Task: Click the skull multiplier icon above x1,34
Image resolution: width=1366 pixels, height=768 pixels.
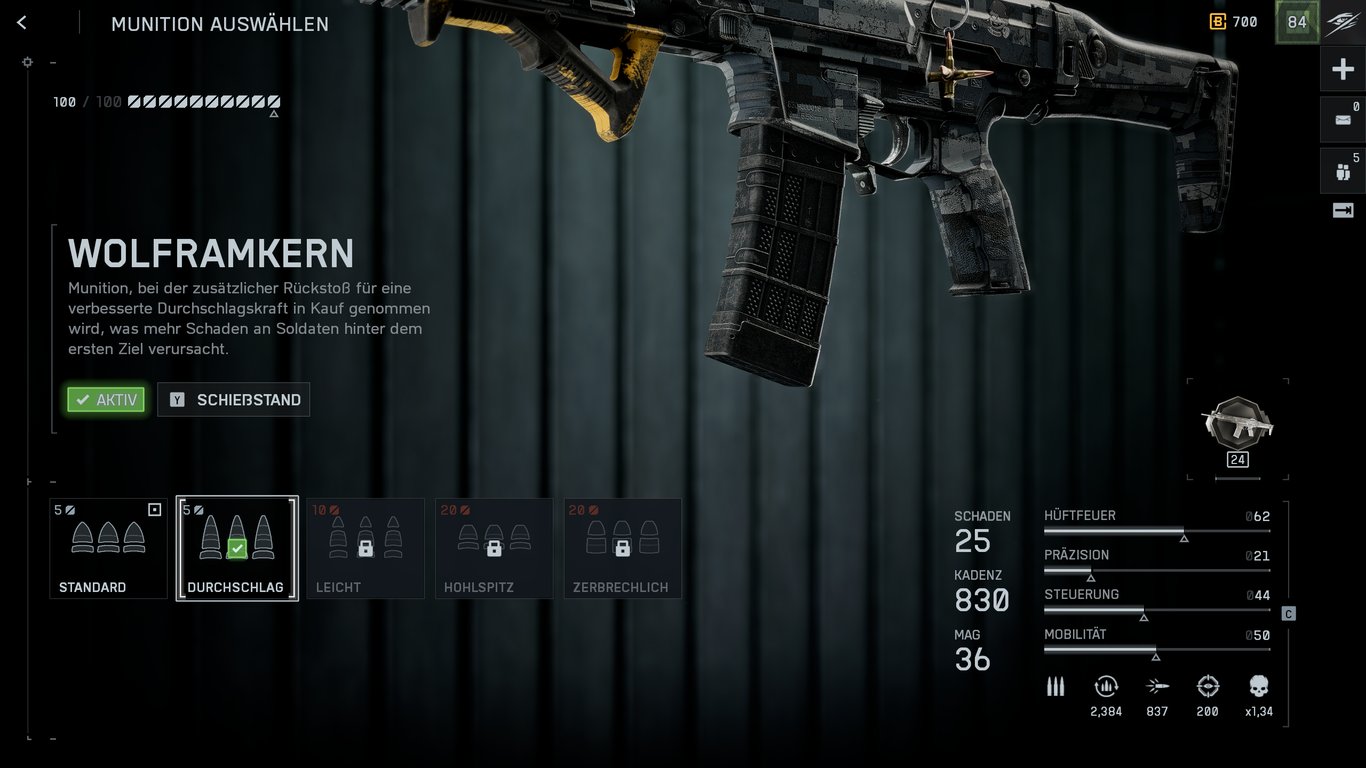Action: [x=1257, y=687]
